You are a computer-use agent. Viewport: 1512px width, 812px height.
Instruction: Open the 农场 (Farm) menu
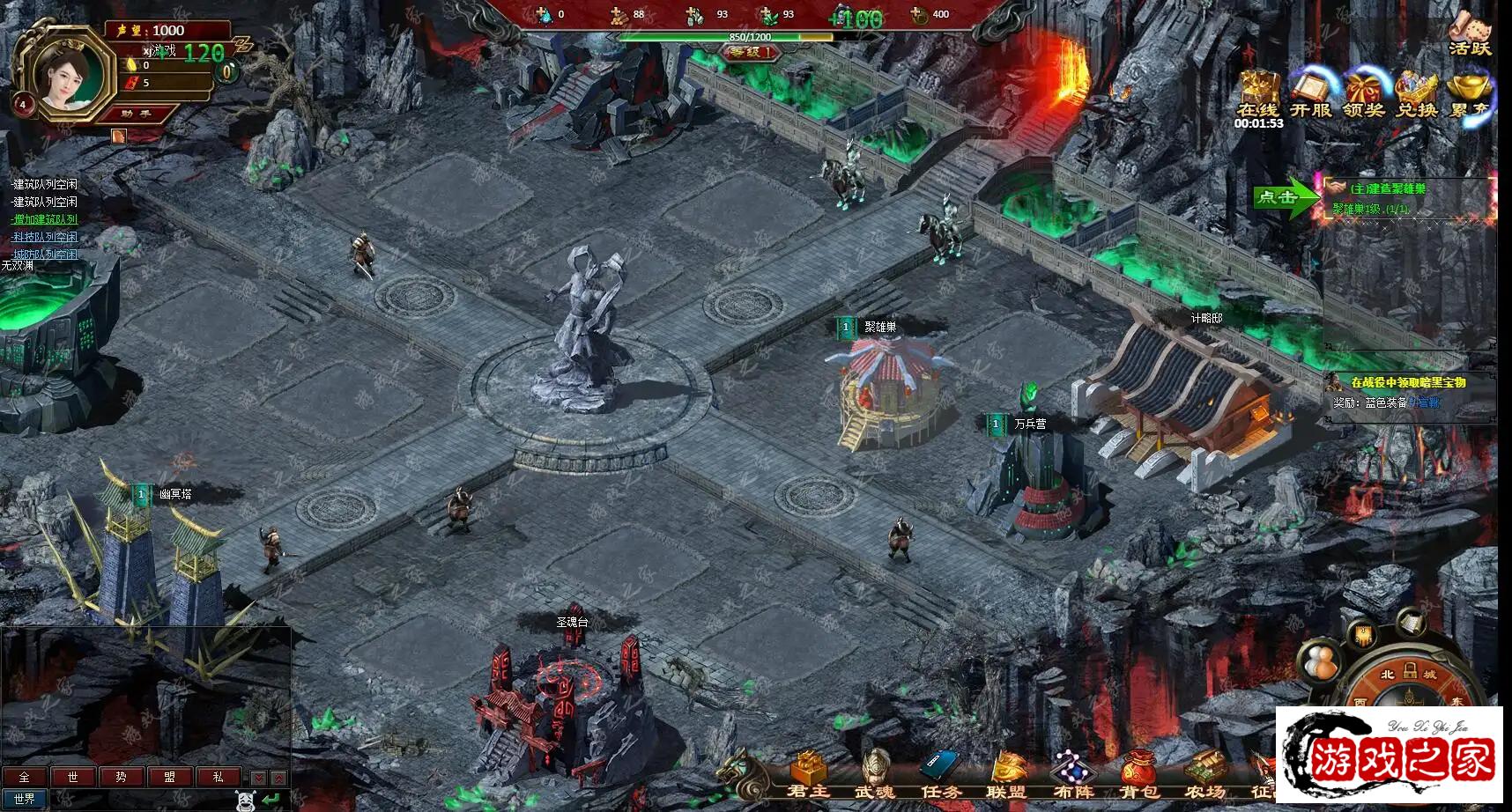point(1204,774)
